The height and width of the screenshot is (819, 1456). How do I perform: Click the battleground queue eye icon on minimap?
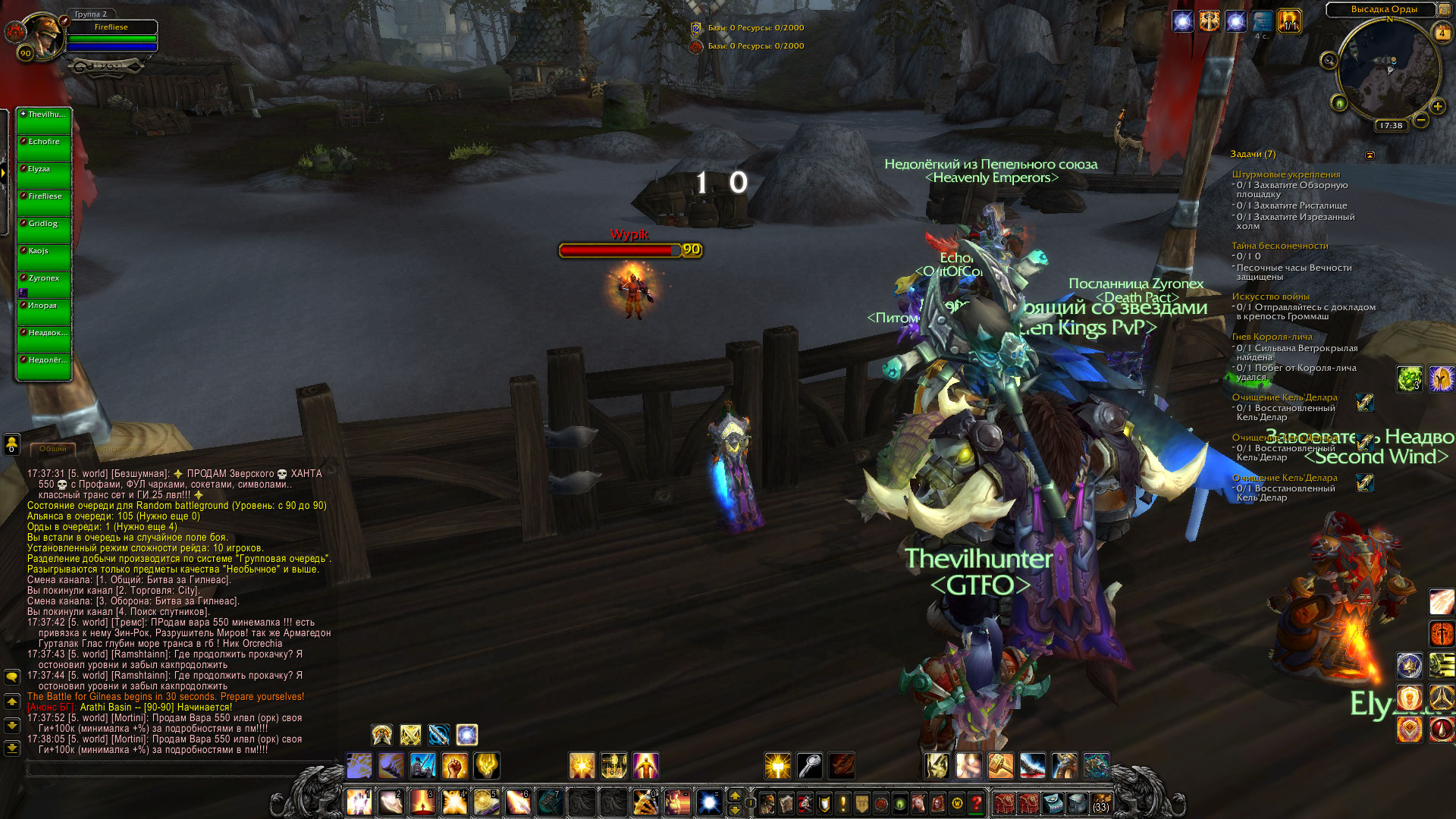(1339, 102)
